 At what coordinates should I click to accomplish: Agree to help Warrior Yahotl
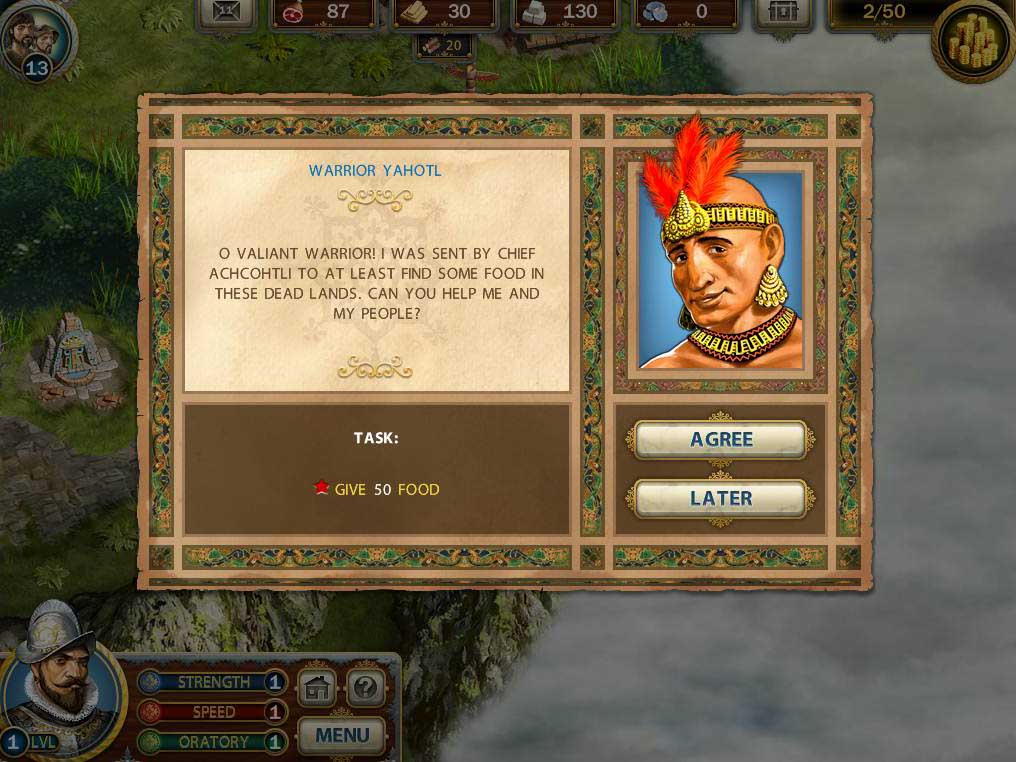coord(721,440)
